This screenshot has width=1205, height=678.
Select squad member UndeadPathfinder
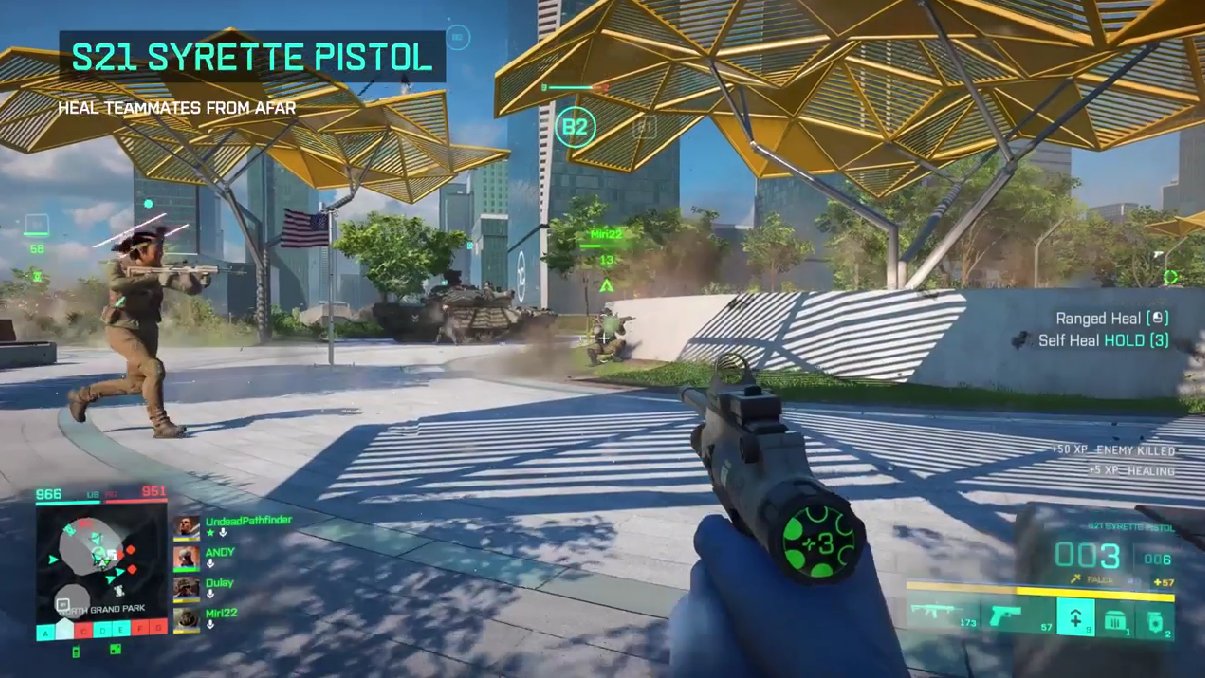coord(186,527)
